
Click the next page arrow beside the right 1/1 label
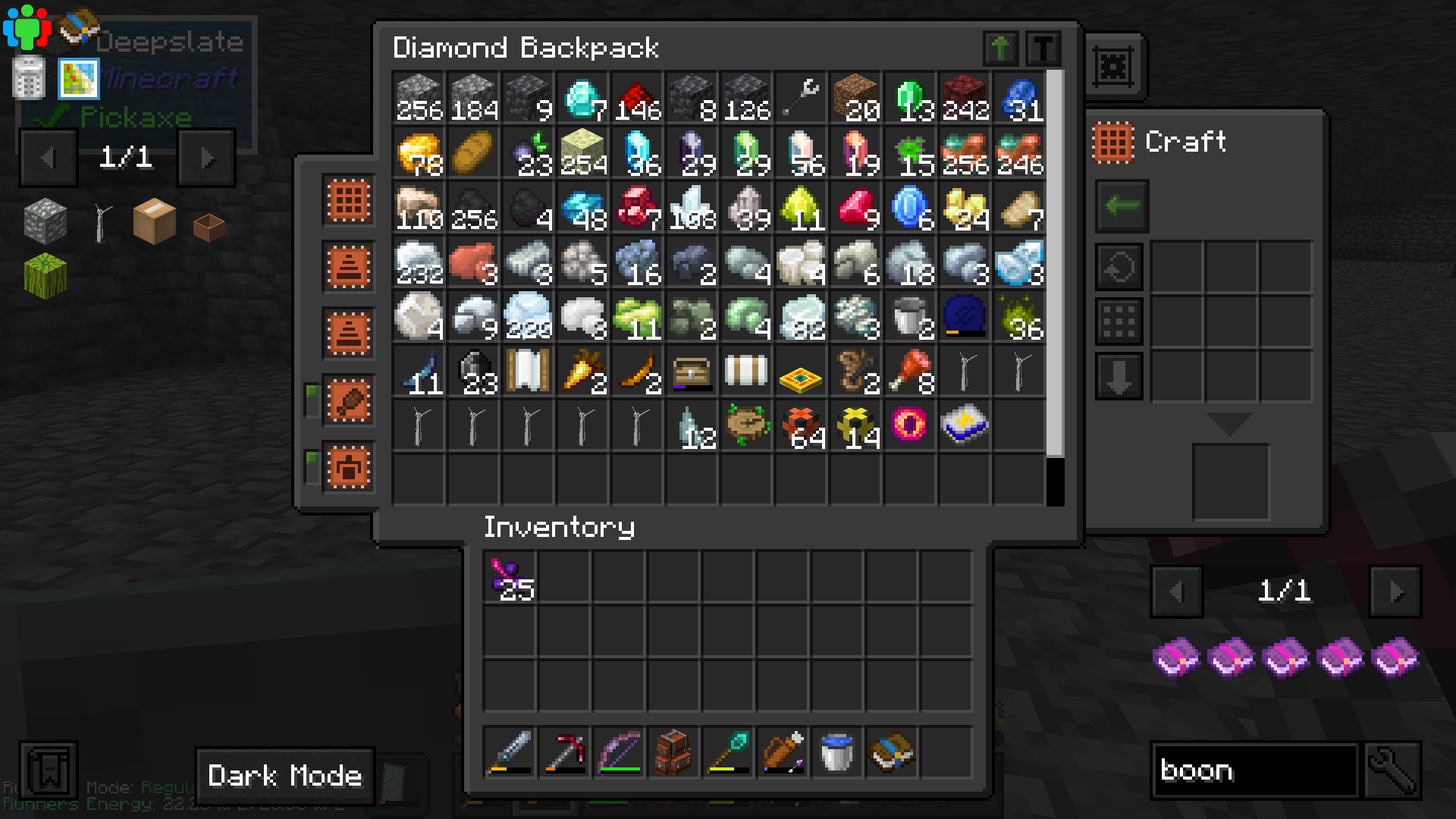coord(1394,592)
